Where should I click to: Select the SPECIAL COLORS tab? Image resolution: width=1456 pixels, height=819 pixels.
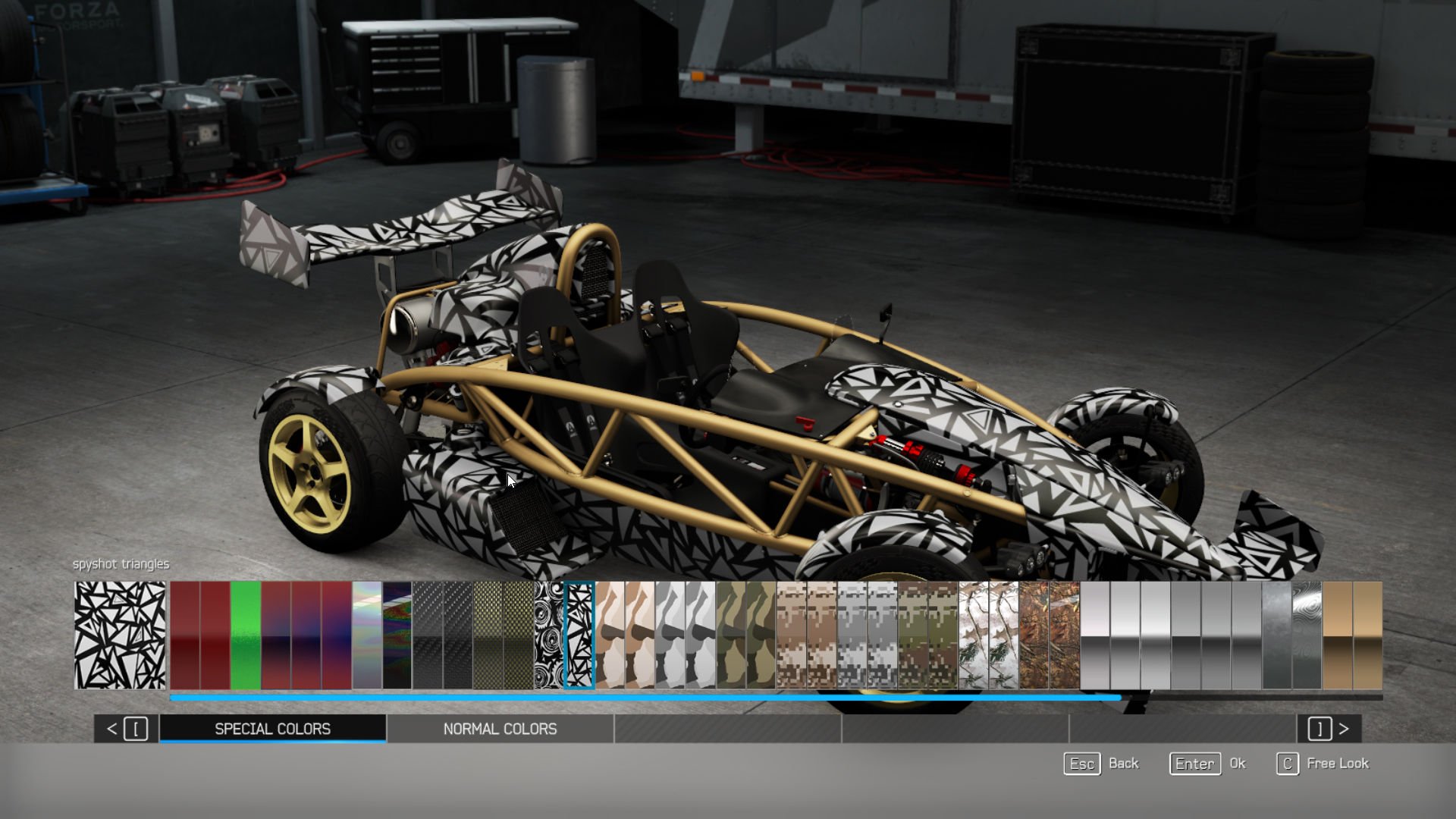pos(271,729)
